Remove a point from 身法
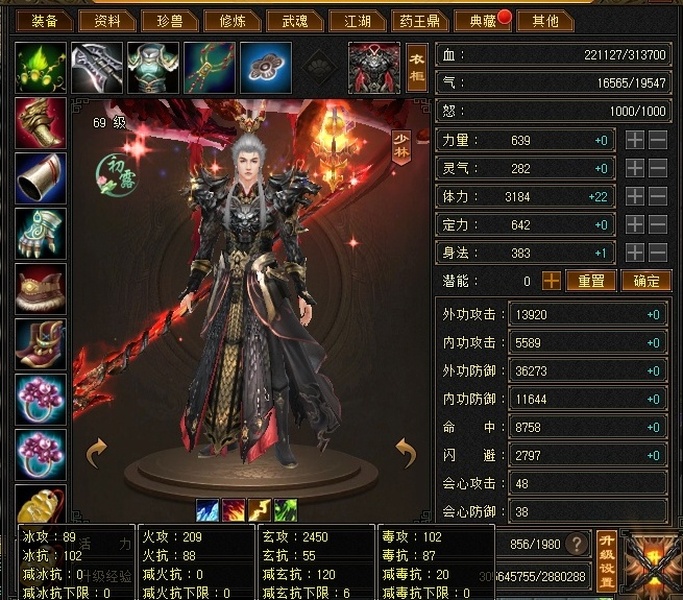 pos(657,253)
